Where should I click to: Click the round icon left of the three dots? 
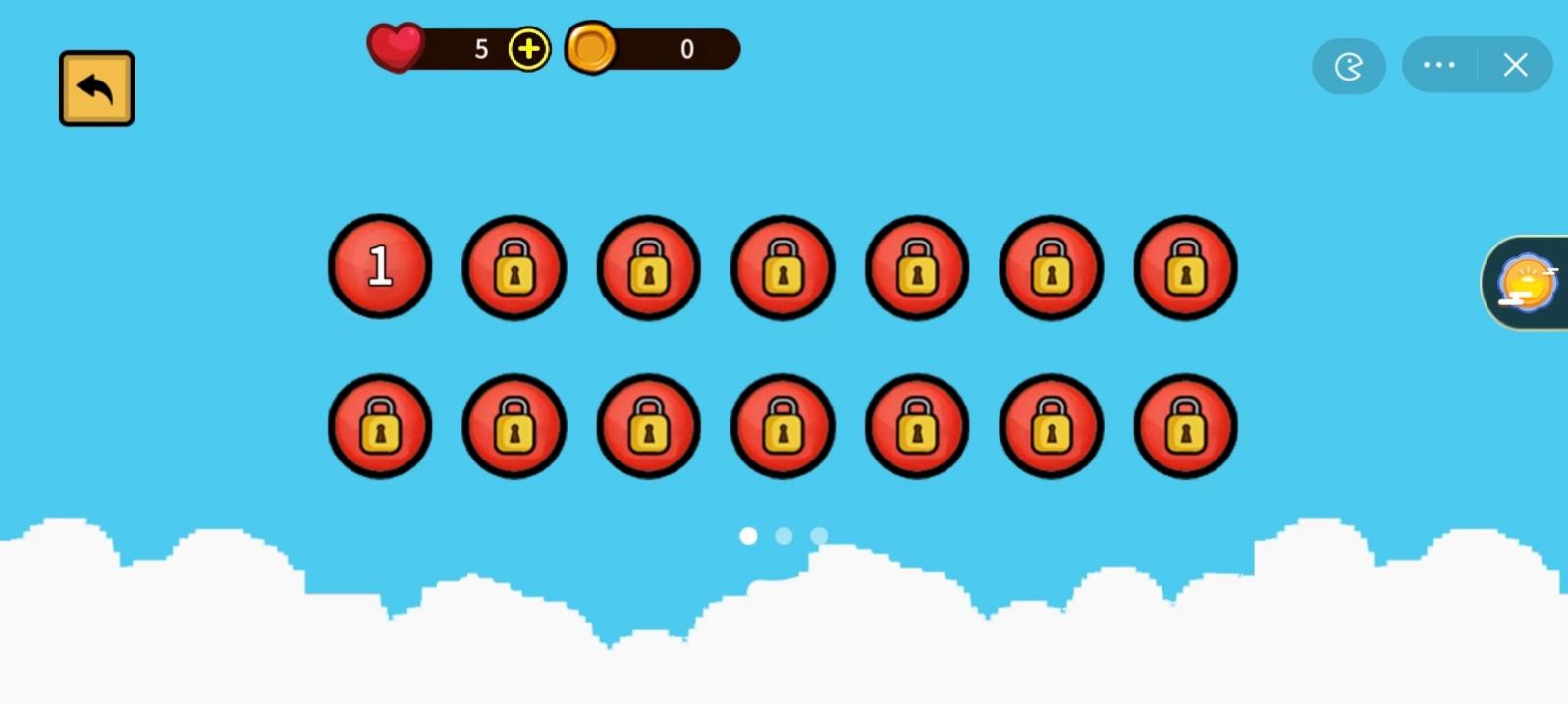(x=1349, y=66)
